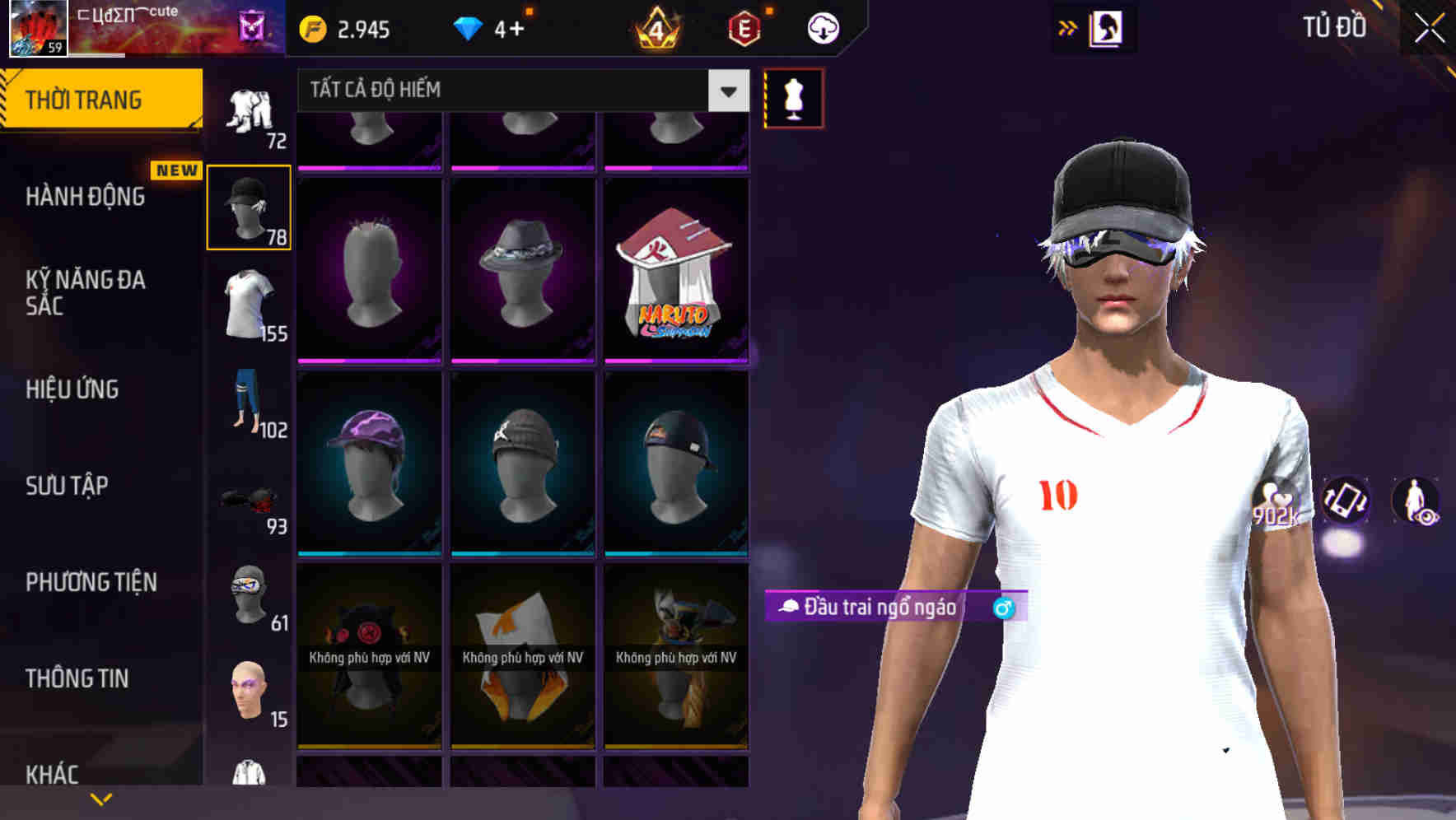Expand the yellow chevron below KHÁC
This screenshot has height=820, width=1456.
(101, 799)
